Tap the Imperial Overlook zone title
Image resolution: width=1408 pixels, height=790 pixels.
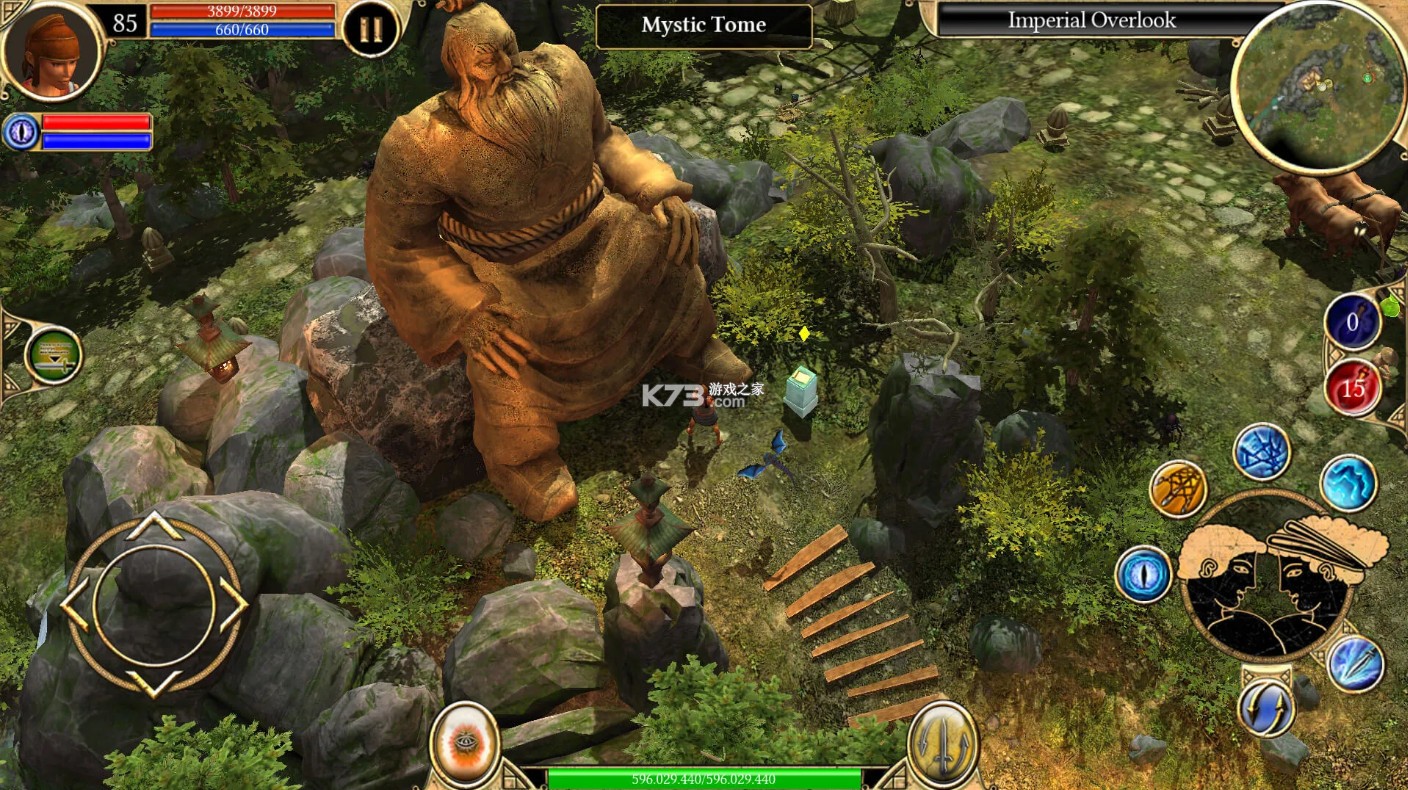1090,20
